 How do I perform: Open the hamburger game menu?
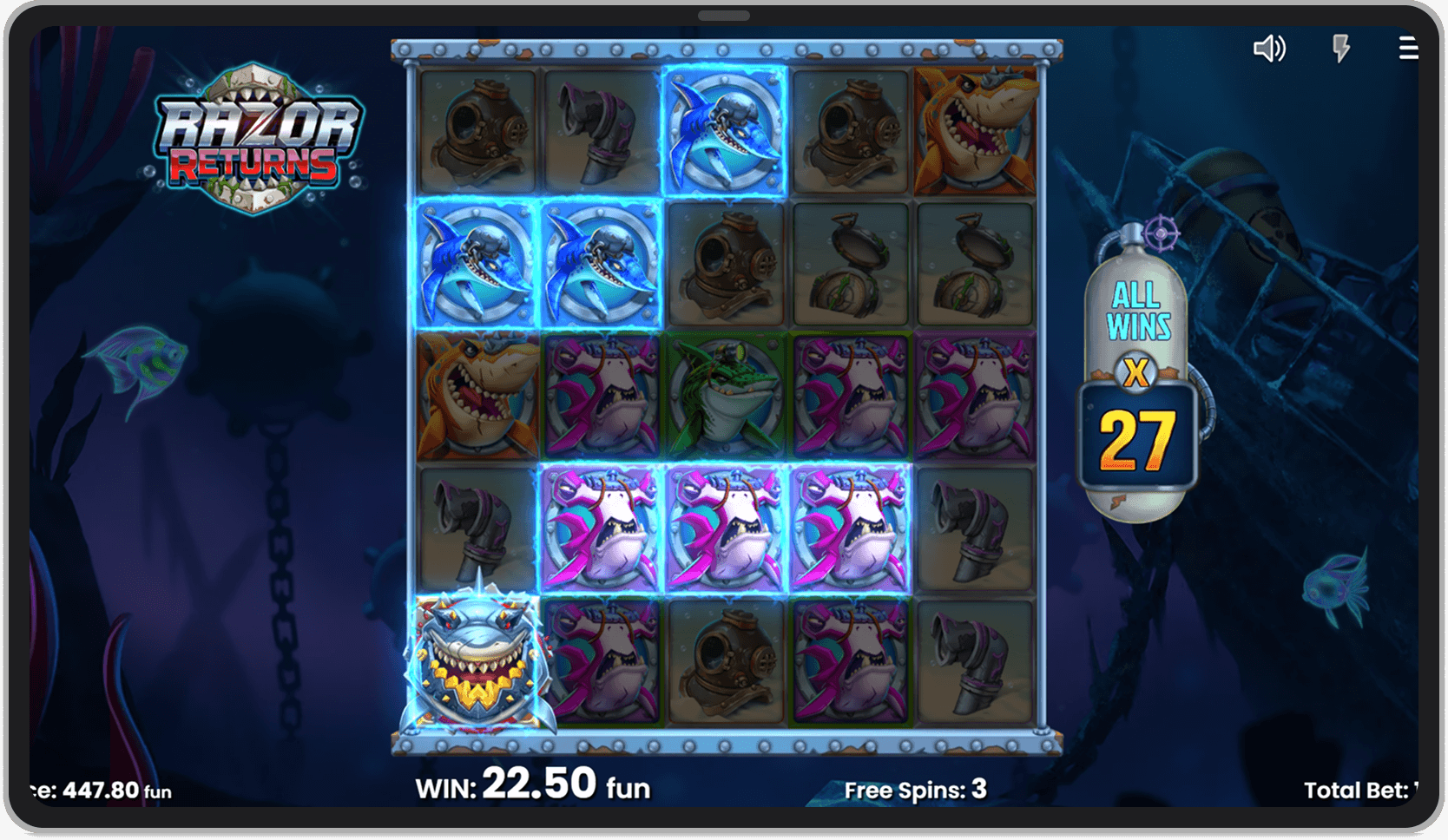1407,49
